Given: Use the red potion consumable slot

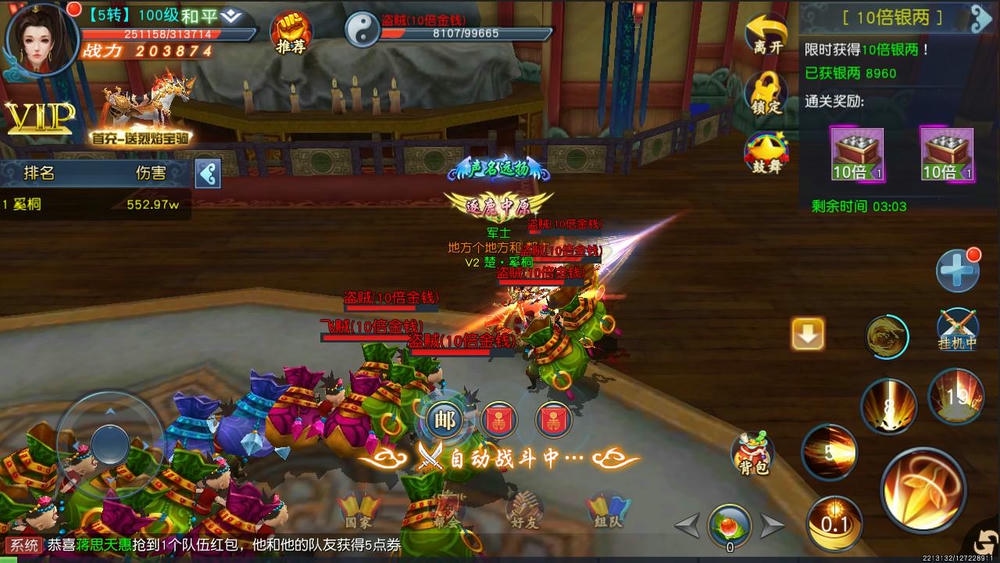Looking at the screenshot, I should point(730,525).
